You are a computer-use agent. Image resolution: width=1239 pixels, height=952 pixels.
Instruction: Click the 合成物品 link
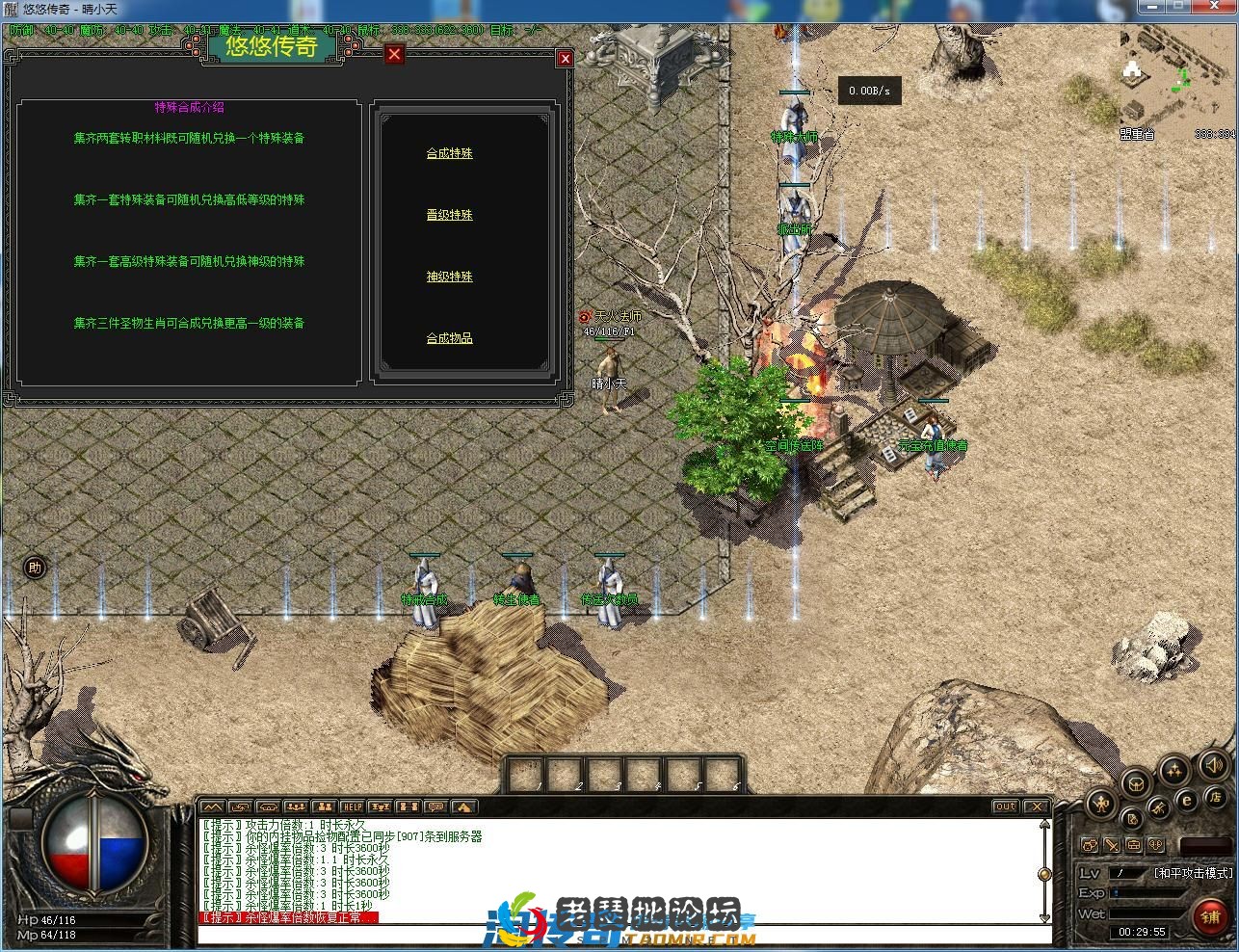point(449,338)
